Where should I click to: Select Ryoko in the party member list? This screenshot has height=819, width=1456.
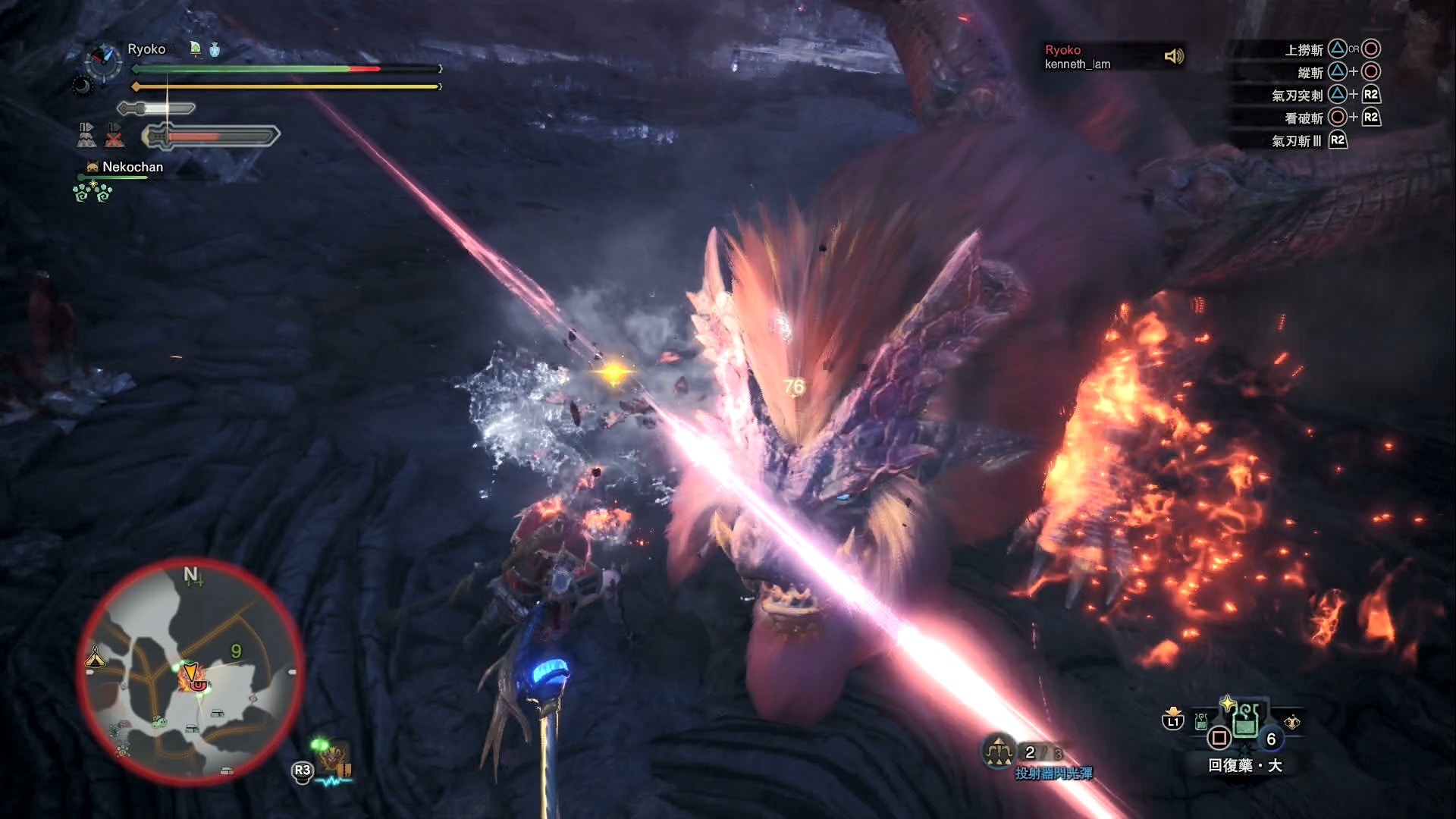pyautogui.click(x=1062, y=50)
